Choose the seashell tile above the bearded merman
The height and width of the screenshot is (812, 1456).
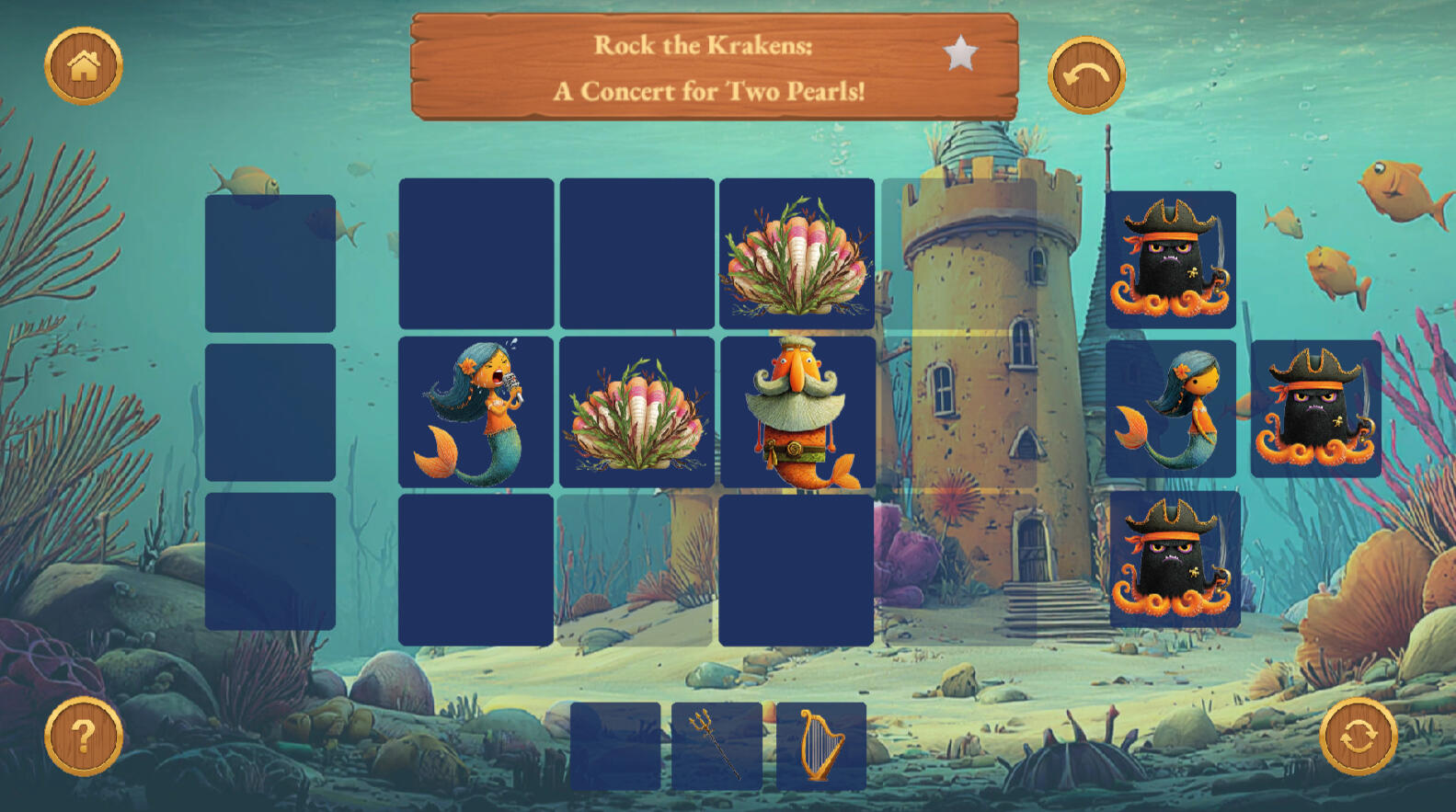(x=797, y=254)
